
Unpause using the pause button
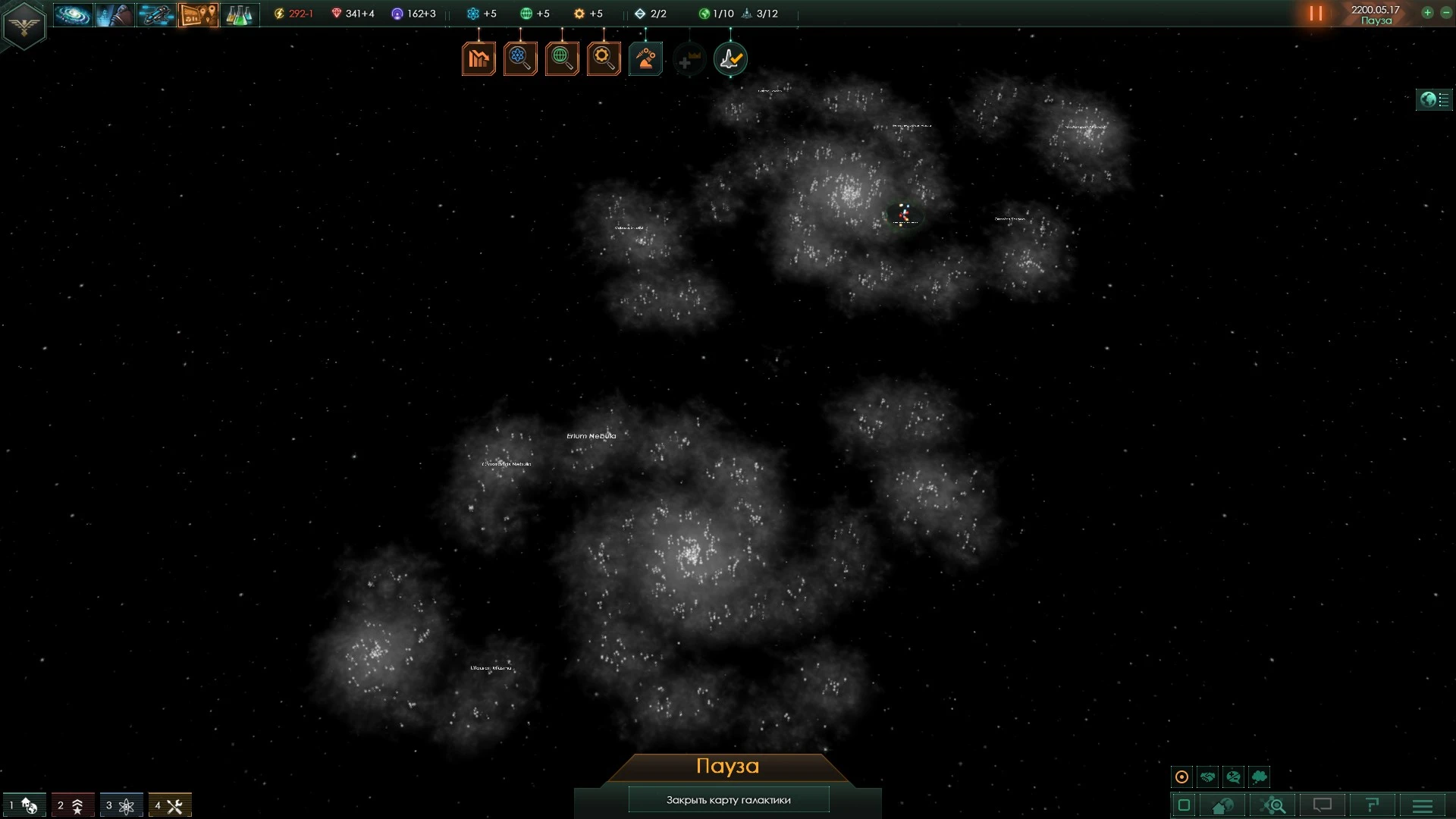1316,13
